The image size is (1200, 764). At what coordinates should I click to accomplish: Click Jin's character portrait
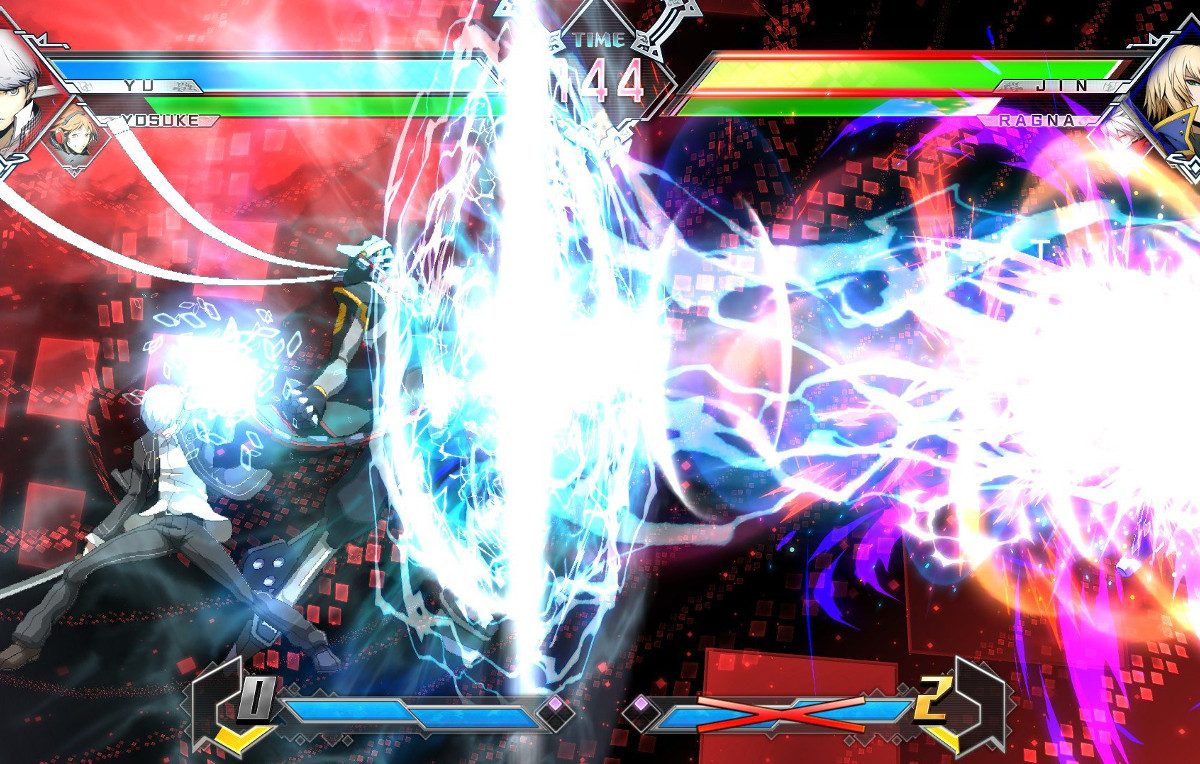pos(1172,88)
